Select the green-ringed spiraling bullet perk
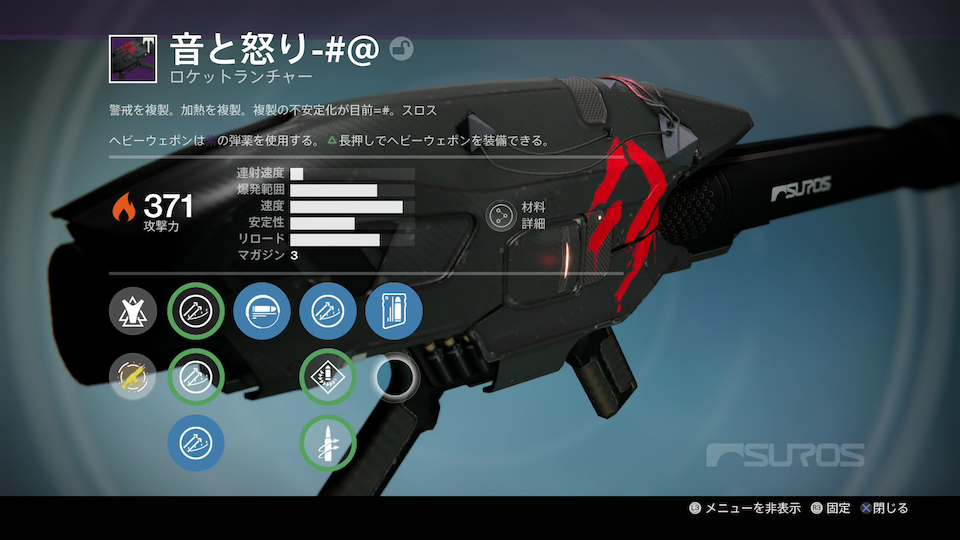The height and width of the screenshot is (540, 960). point(328,442)
